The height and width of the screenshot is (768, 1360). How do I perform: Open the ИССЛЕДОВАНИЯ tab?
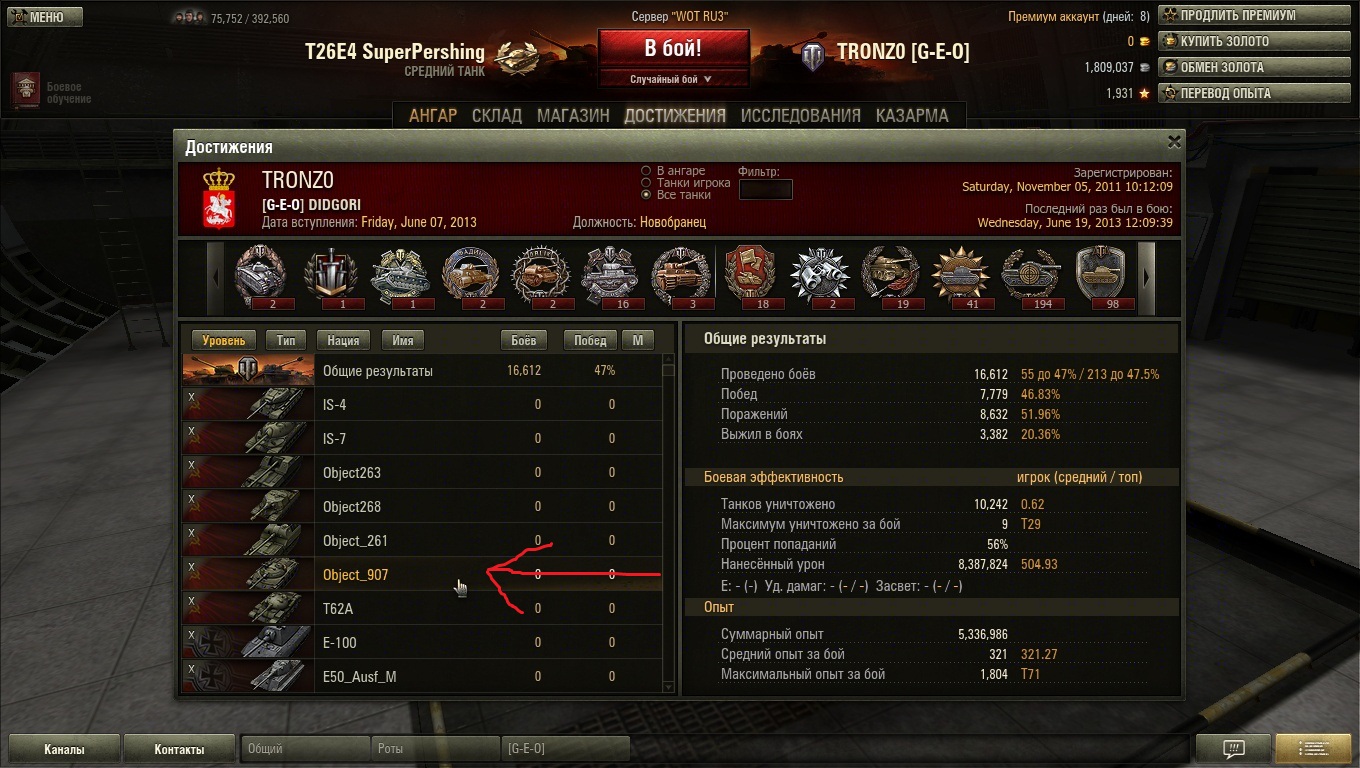[x=800, y=115]
